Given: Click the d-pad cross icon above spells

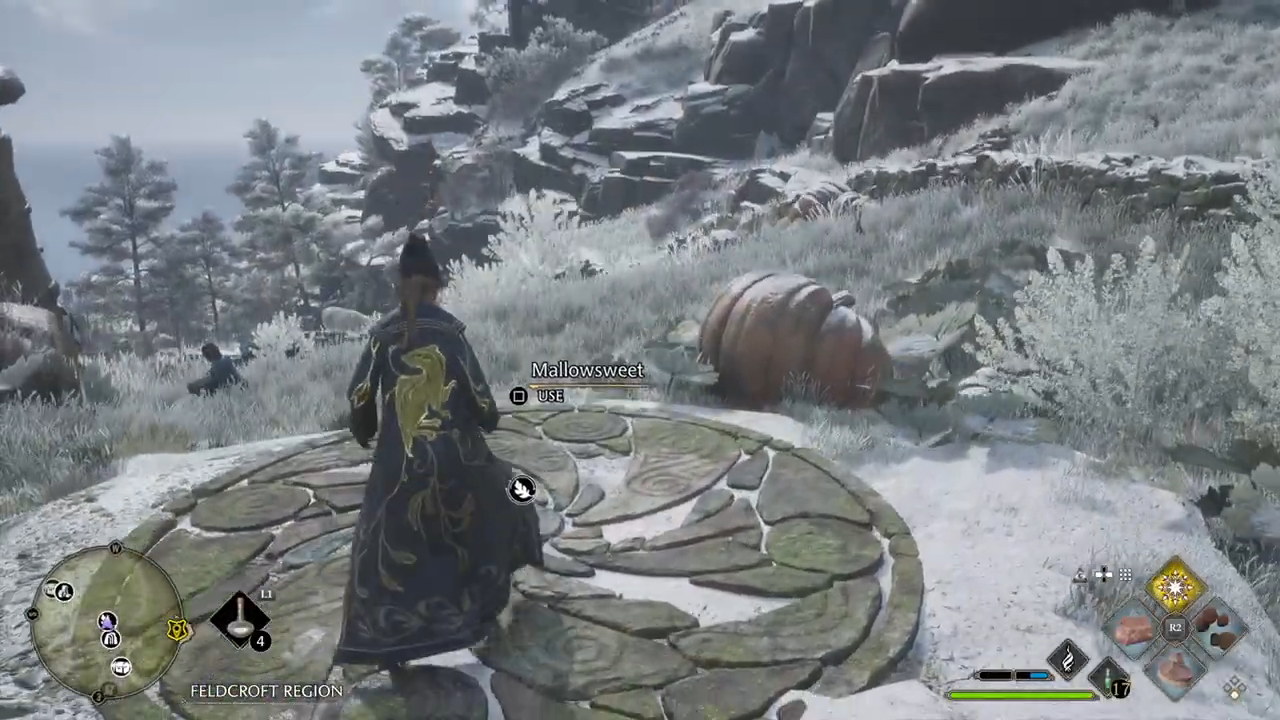Looking at the screenshot, I should click(x=1103, y=575).
